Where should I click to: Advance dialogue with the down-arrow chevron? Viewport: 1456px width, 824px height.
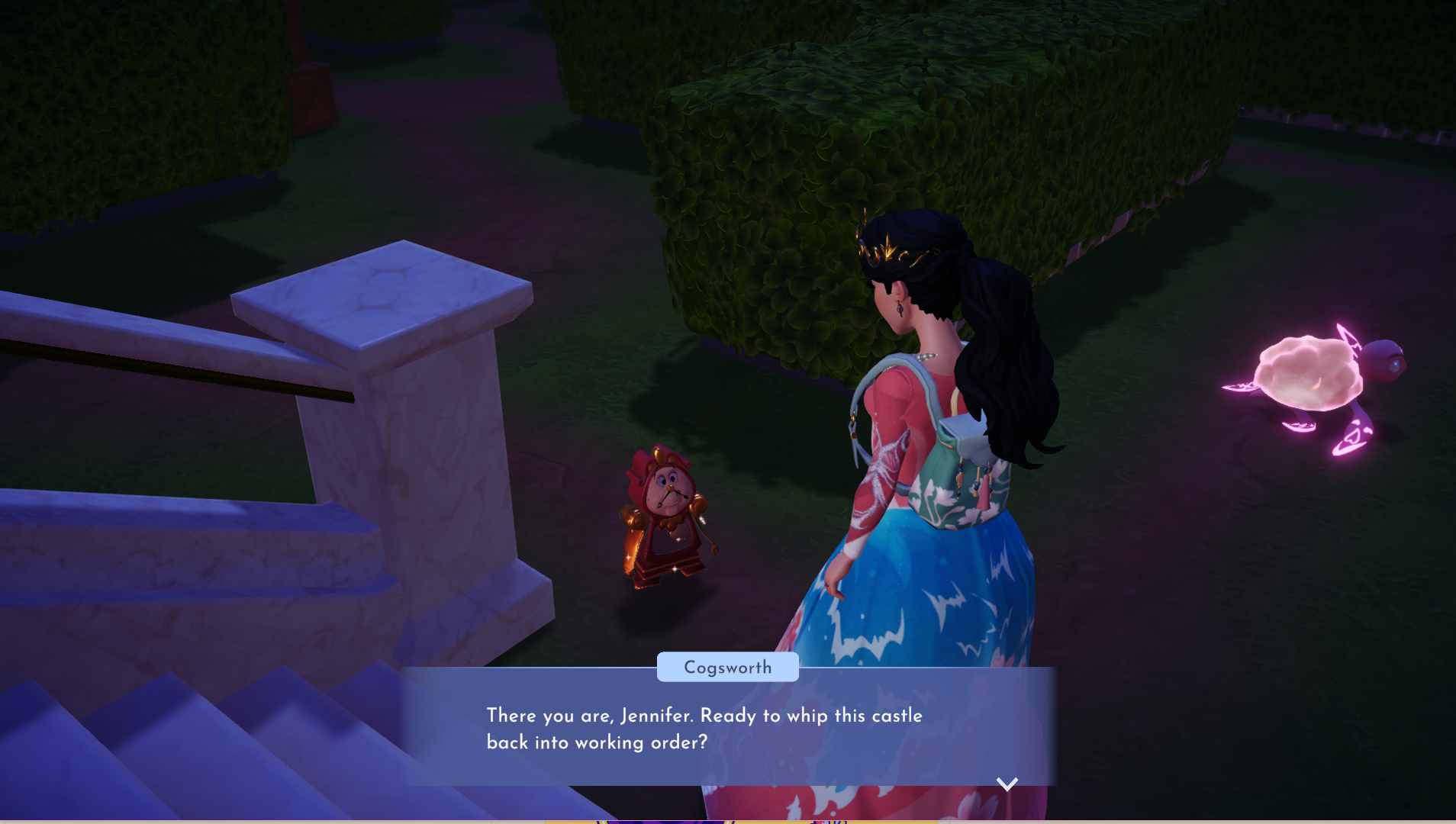[x=1007, y=784]
